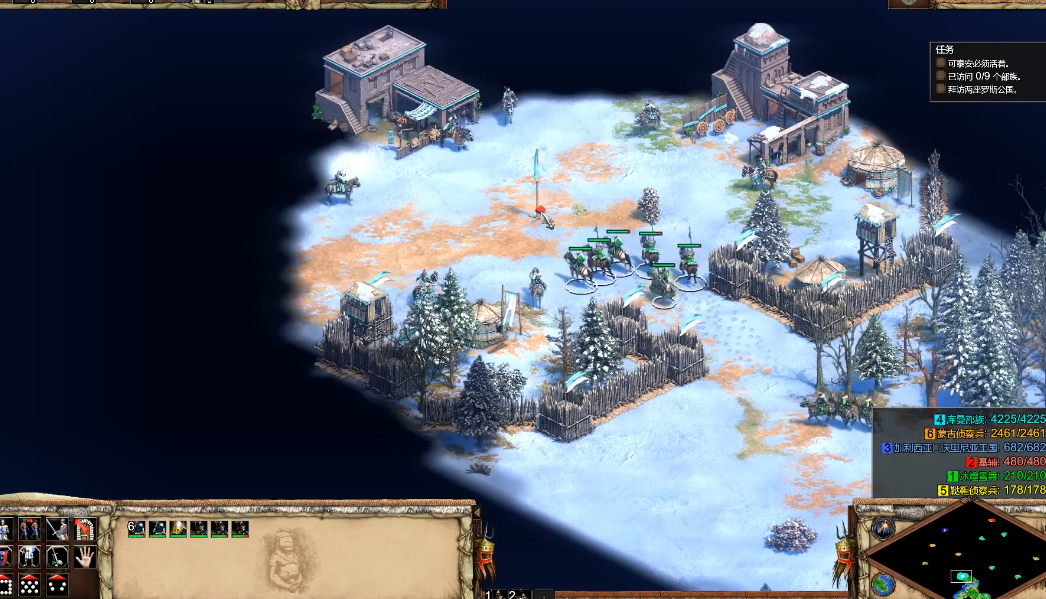1046x599 pixels.
Task: Open the 任务 objectives tracker panel
Action: point(944,49)
